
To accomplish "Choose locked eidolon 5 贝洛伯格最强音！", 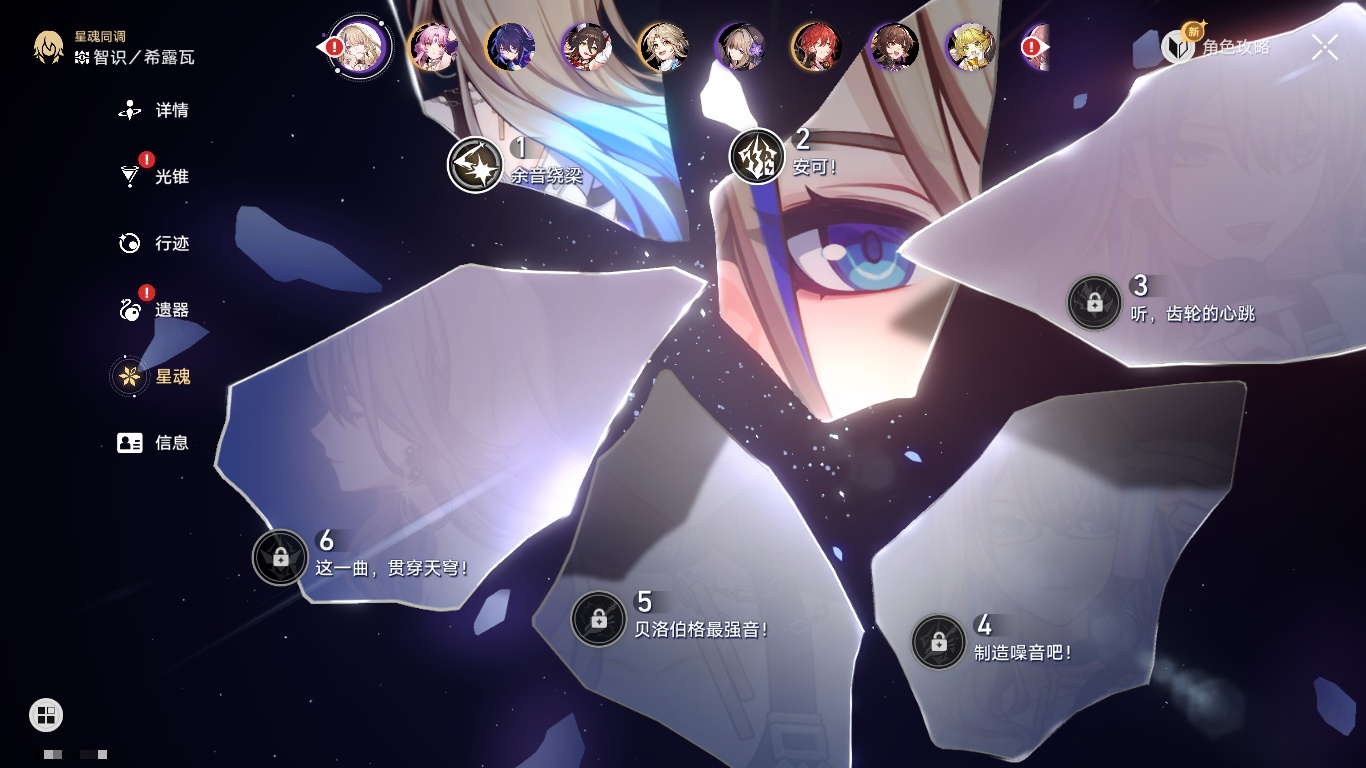I will 598,619.
